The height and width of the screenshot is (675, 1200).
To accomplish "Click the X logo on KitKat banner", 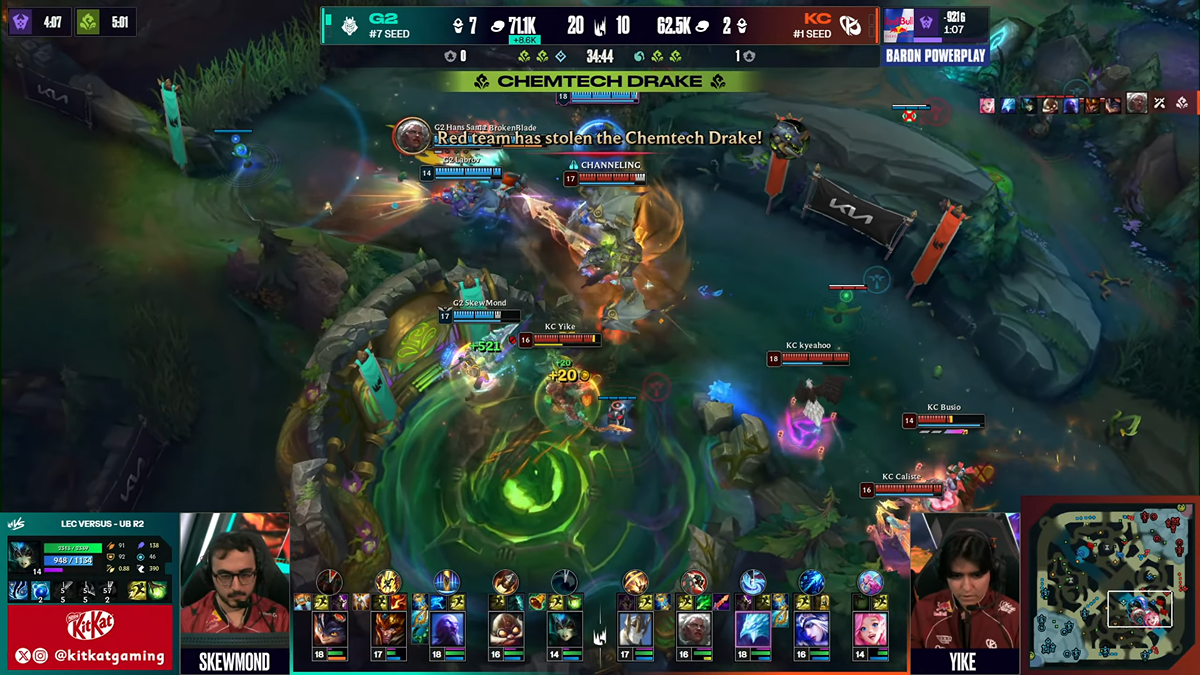I will (x=23, y=656).
